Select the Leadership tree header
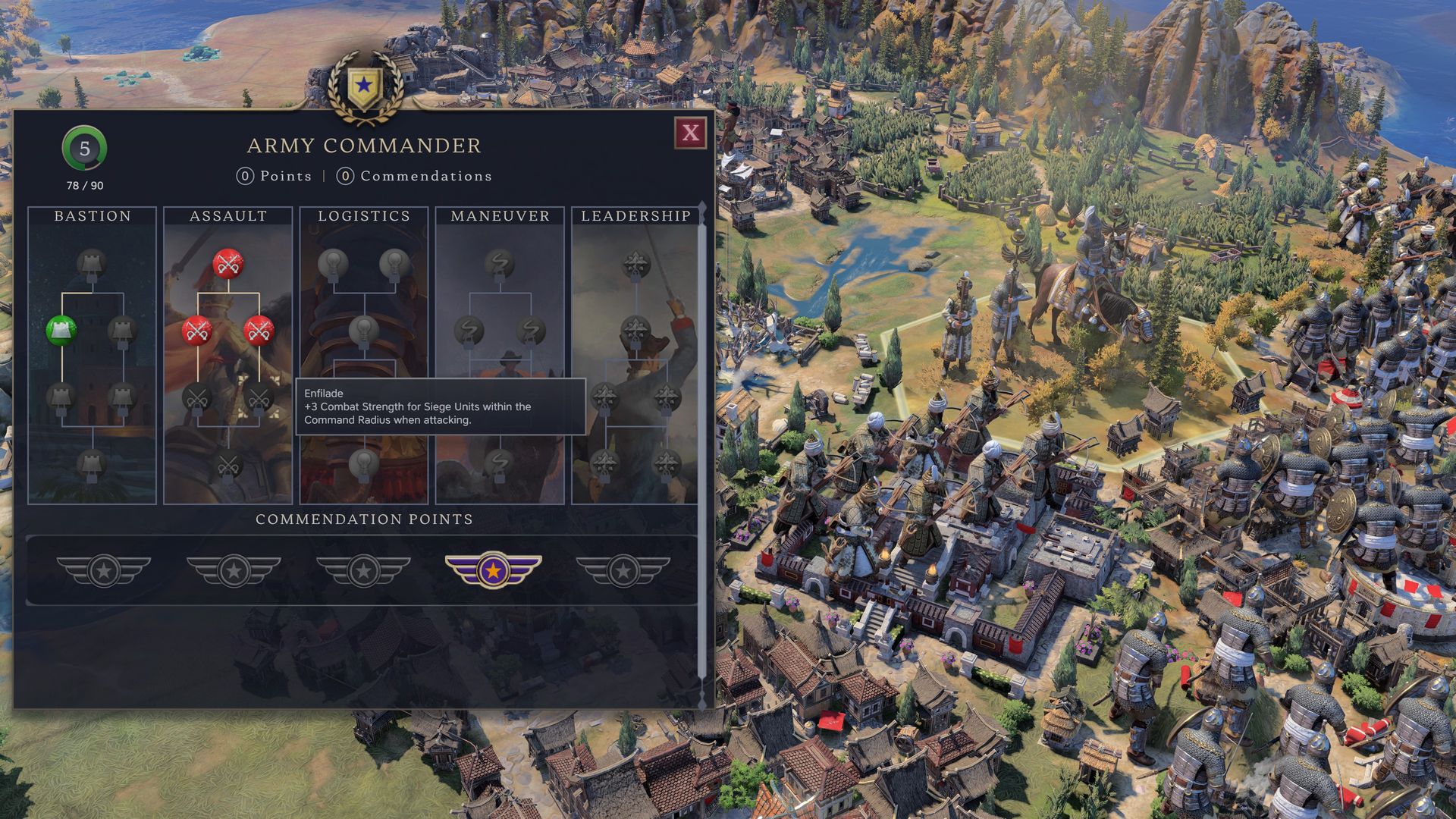Viewport: 1456px width, 819px height. 635,216
